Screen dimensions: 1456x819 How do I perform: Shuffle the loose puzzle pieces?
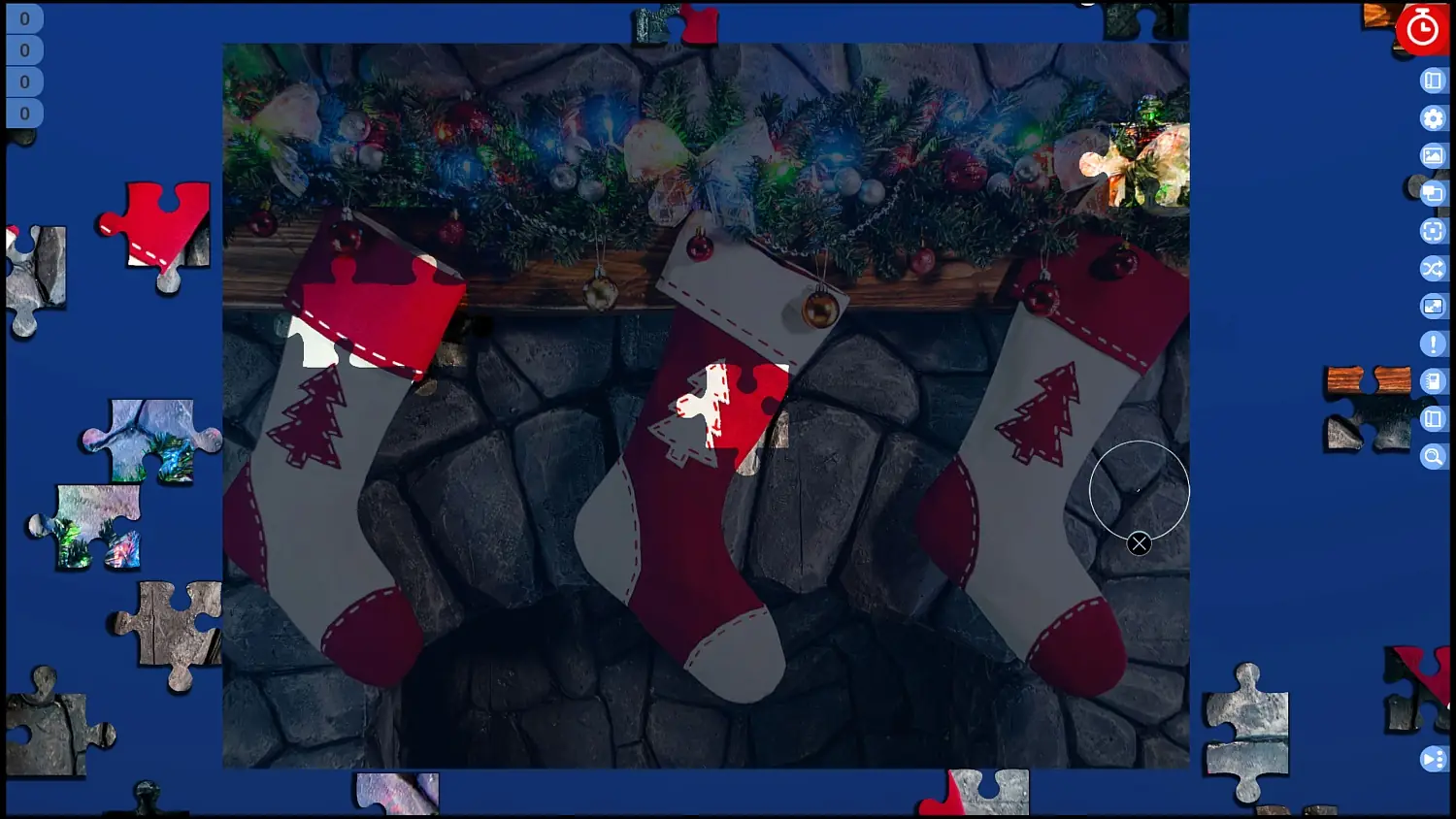click(x=1433, y=269)
